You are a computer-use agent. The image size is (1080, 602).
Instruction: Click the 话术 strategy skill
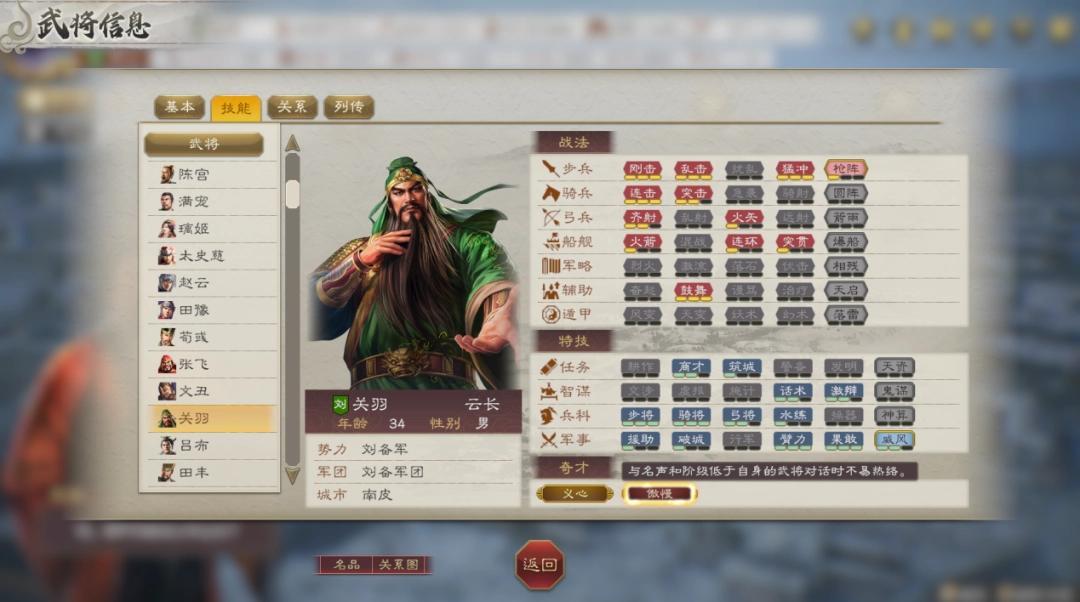point(793,391)
